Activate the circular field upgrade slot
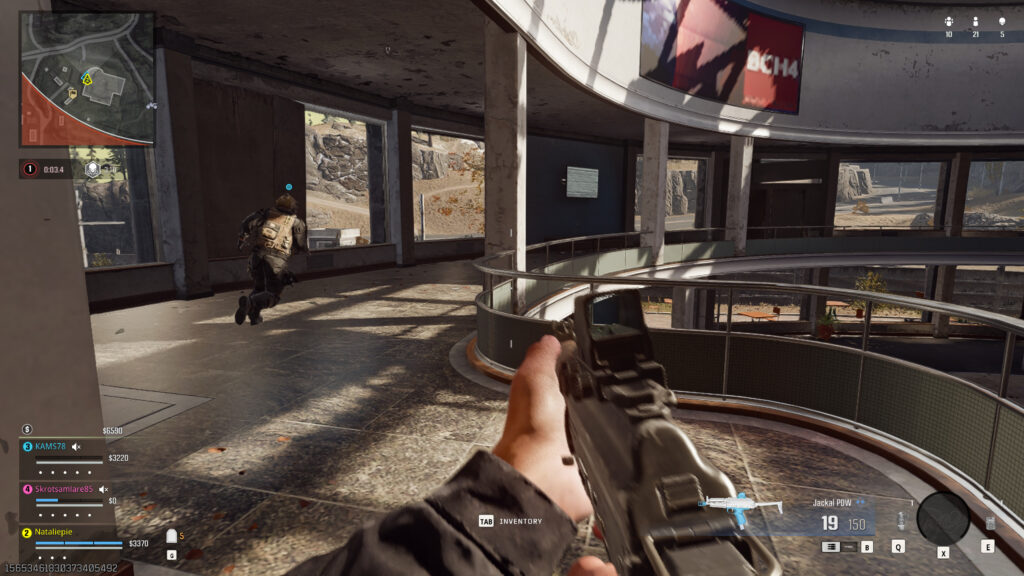This screenshot has width=1024, height=576. (x=942, y=518)
